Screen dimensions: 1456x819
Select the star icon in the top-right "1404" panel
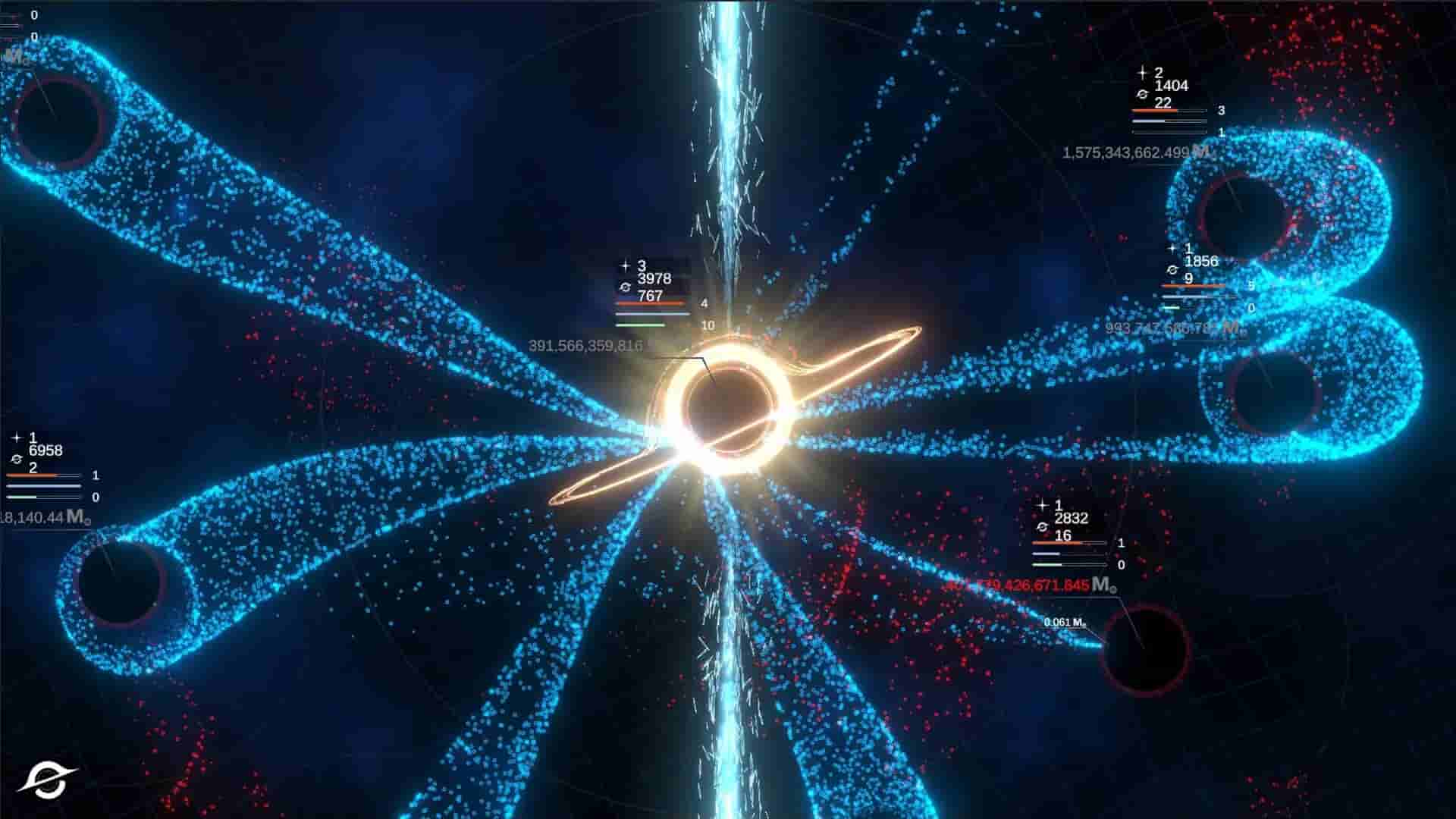pyautogui.click(x=1143, y=73)
